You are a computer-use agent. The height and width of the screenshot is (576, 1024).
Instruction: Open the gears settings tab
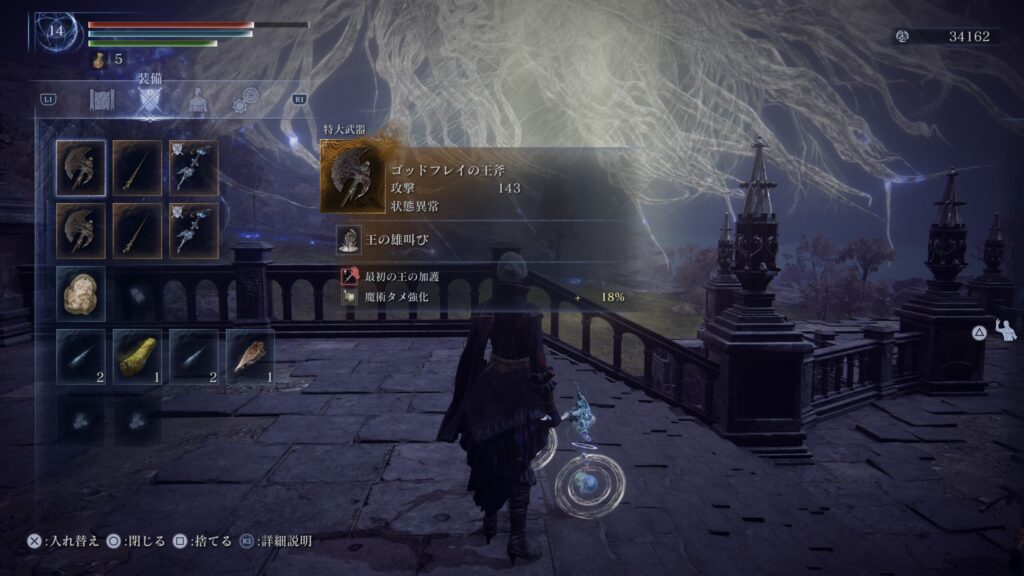(x=246, y=100)
